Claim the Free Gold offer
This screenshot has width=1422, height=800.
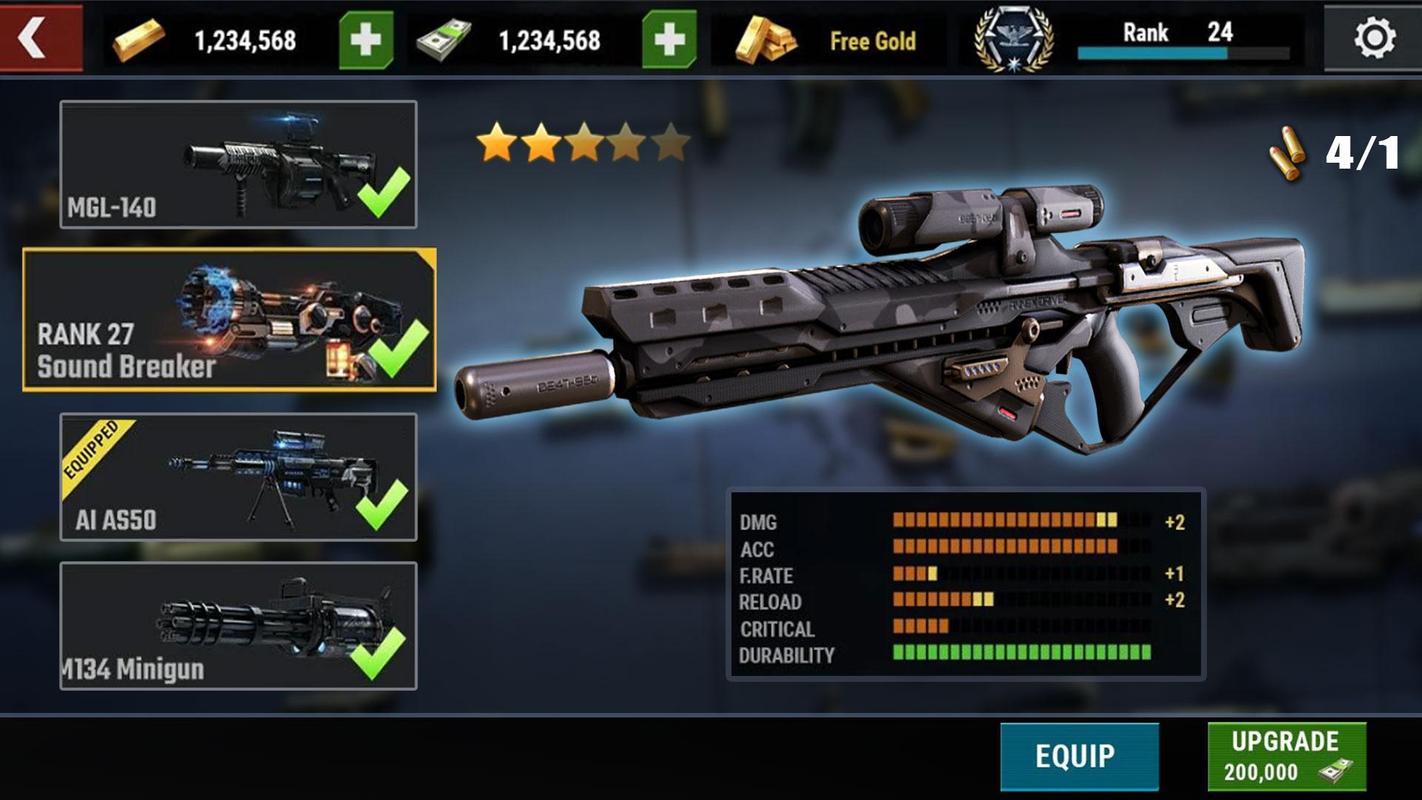click(828, 41)
